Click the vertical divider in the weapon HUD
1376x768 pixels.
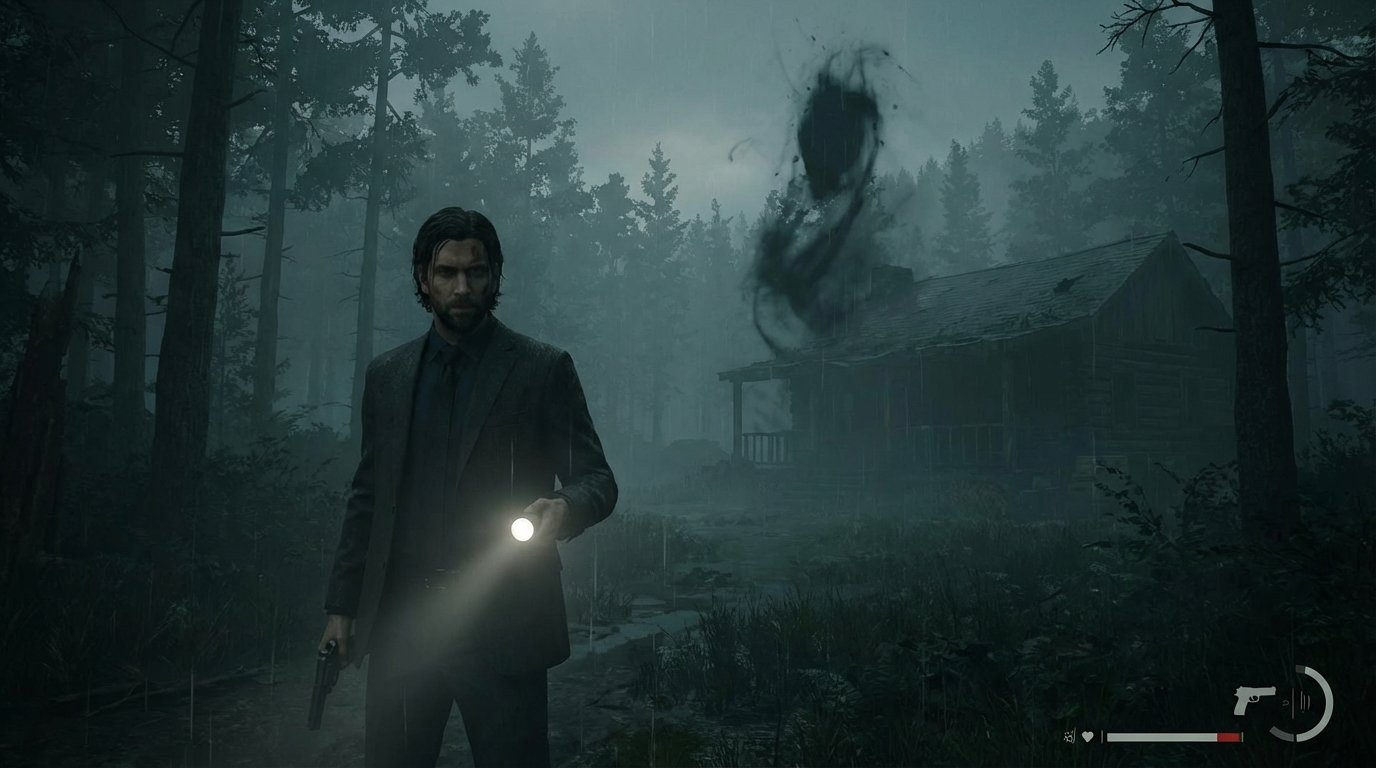tap(1293, 702)
